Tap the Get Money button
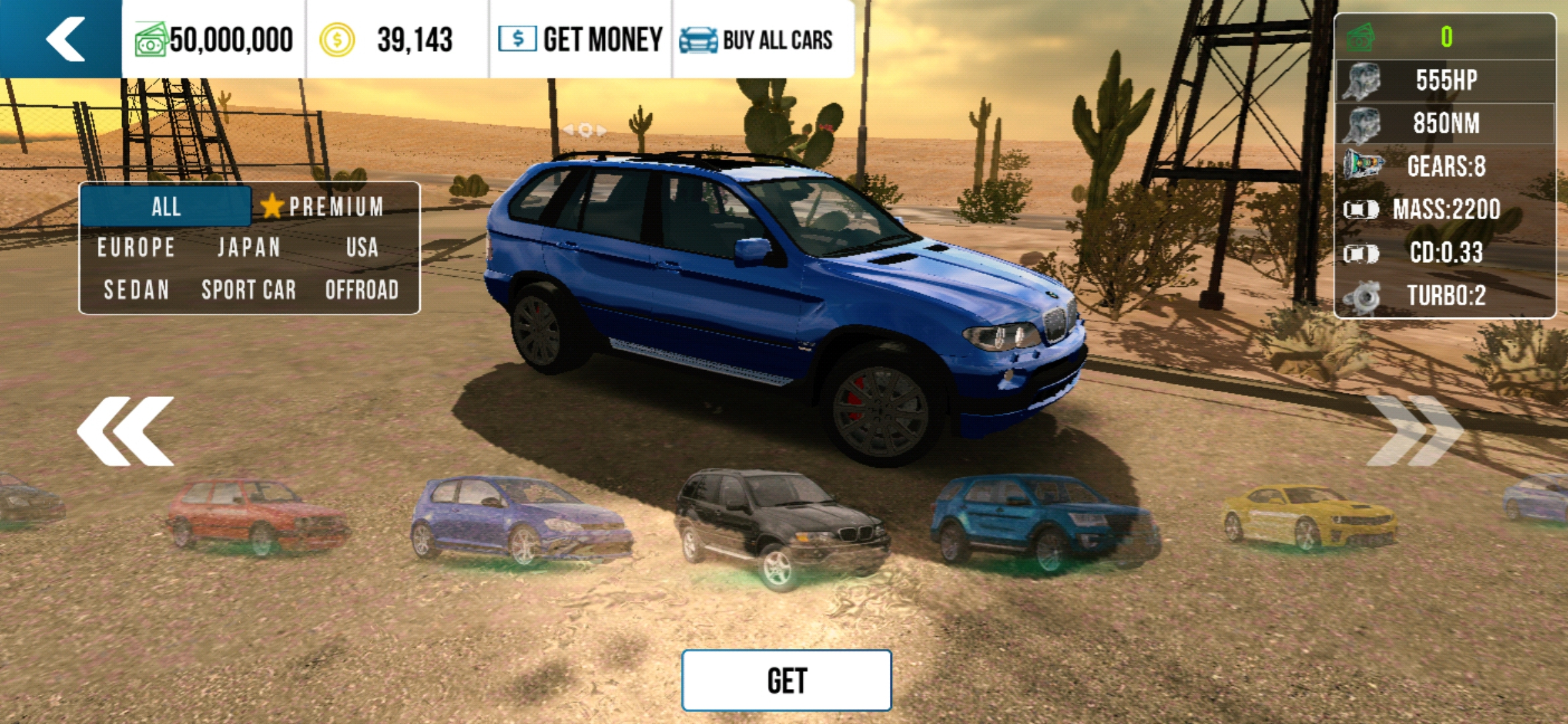The width and height of the screenshot is (1568, 724). [581, 40]
